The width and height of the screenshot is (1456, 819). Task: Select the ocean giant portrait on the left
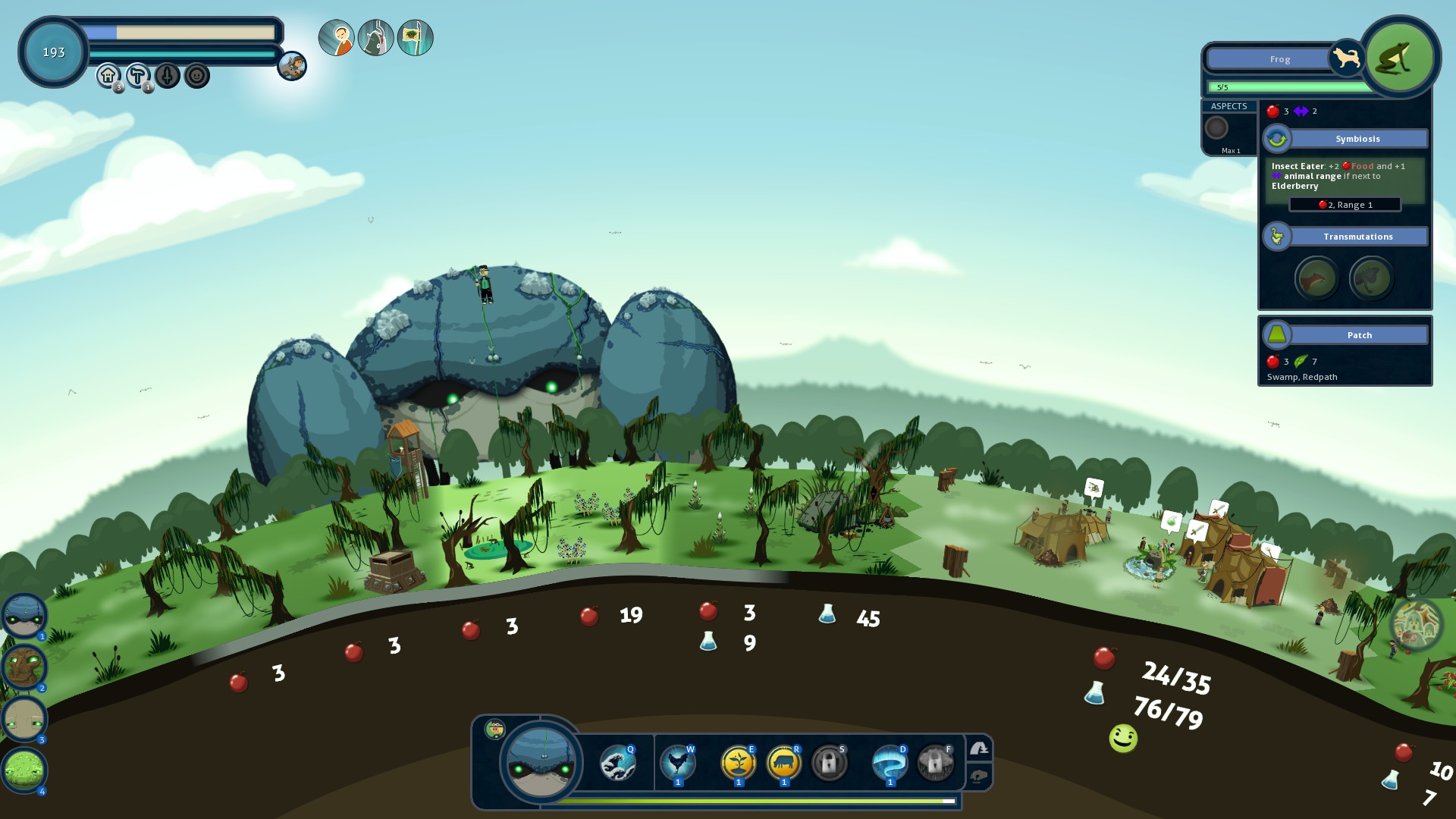coord(24,615)
